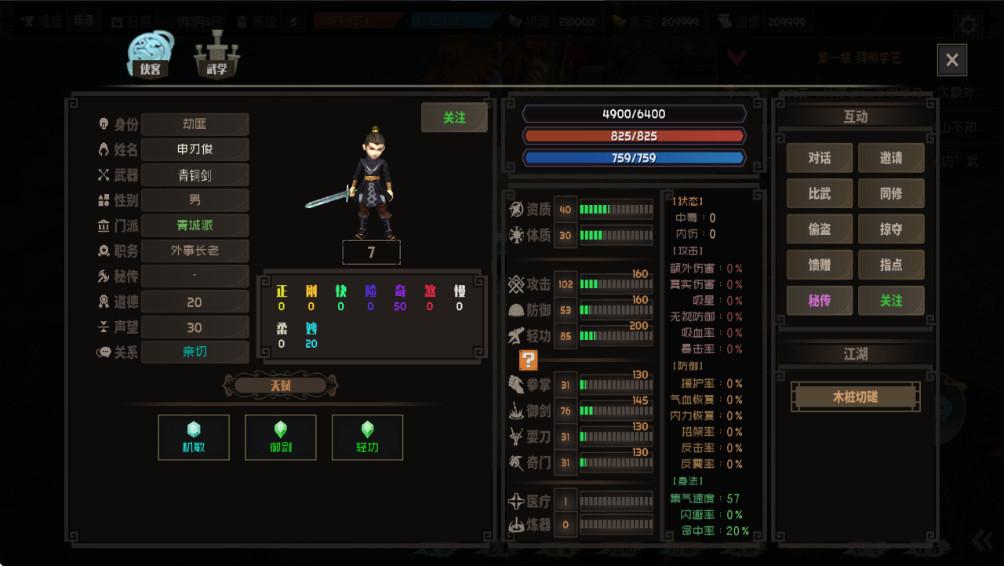The width and height of the screenshot is (1004, 566).
Task: Select the 轻功 talent slot
Action: point(367,437)
